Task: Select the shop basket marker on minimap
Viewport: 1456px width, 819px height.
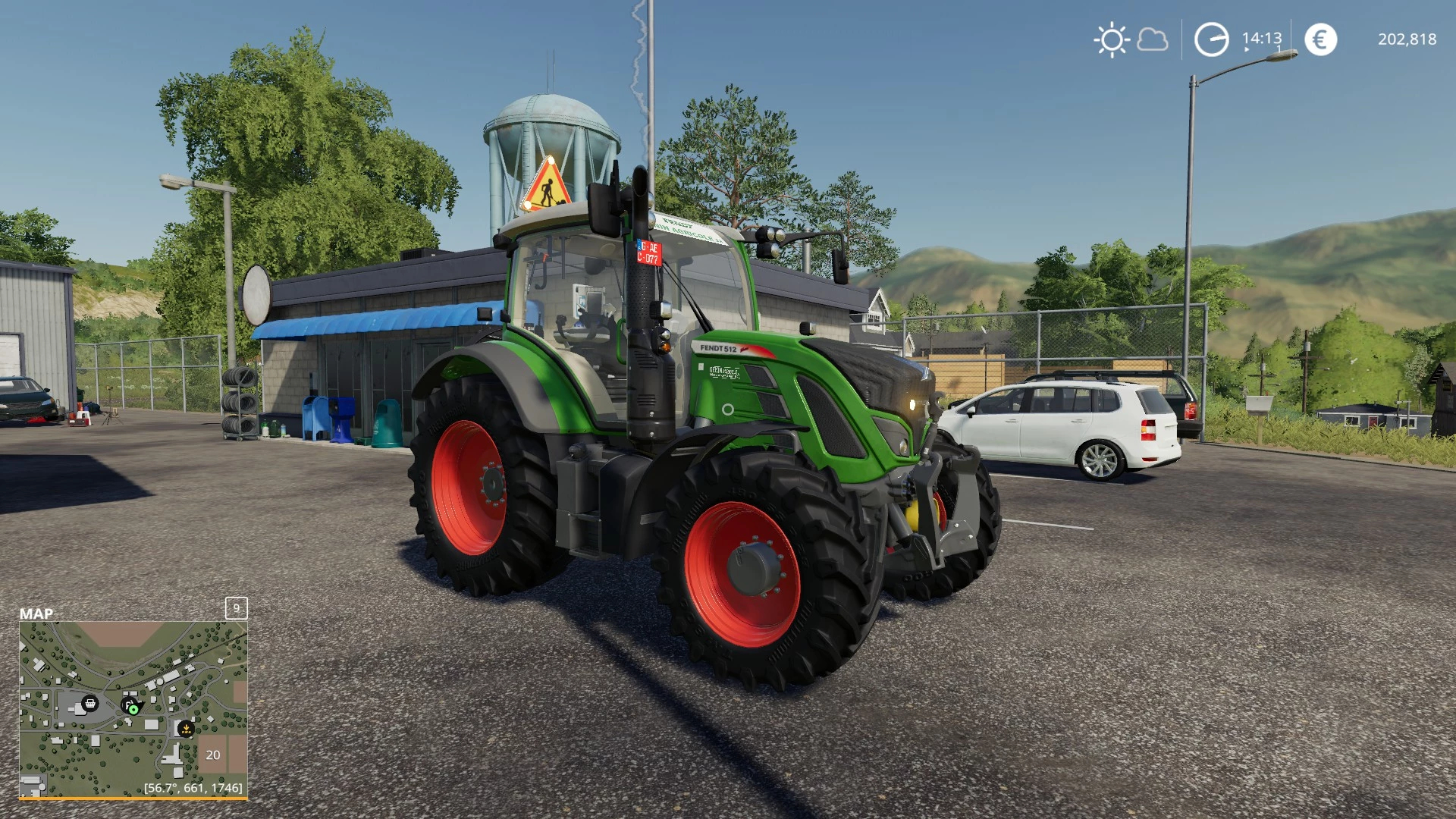Action: pyautogui.click(x=90, y=703)
